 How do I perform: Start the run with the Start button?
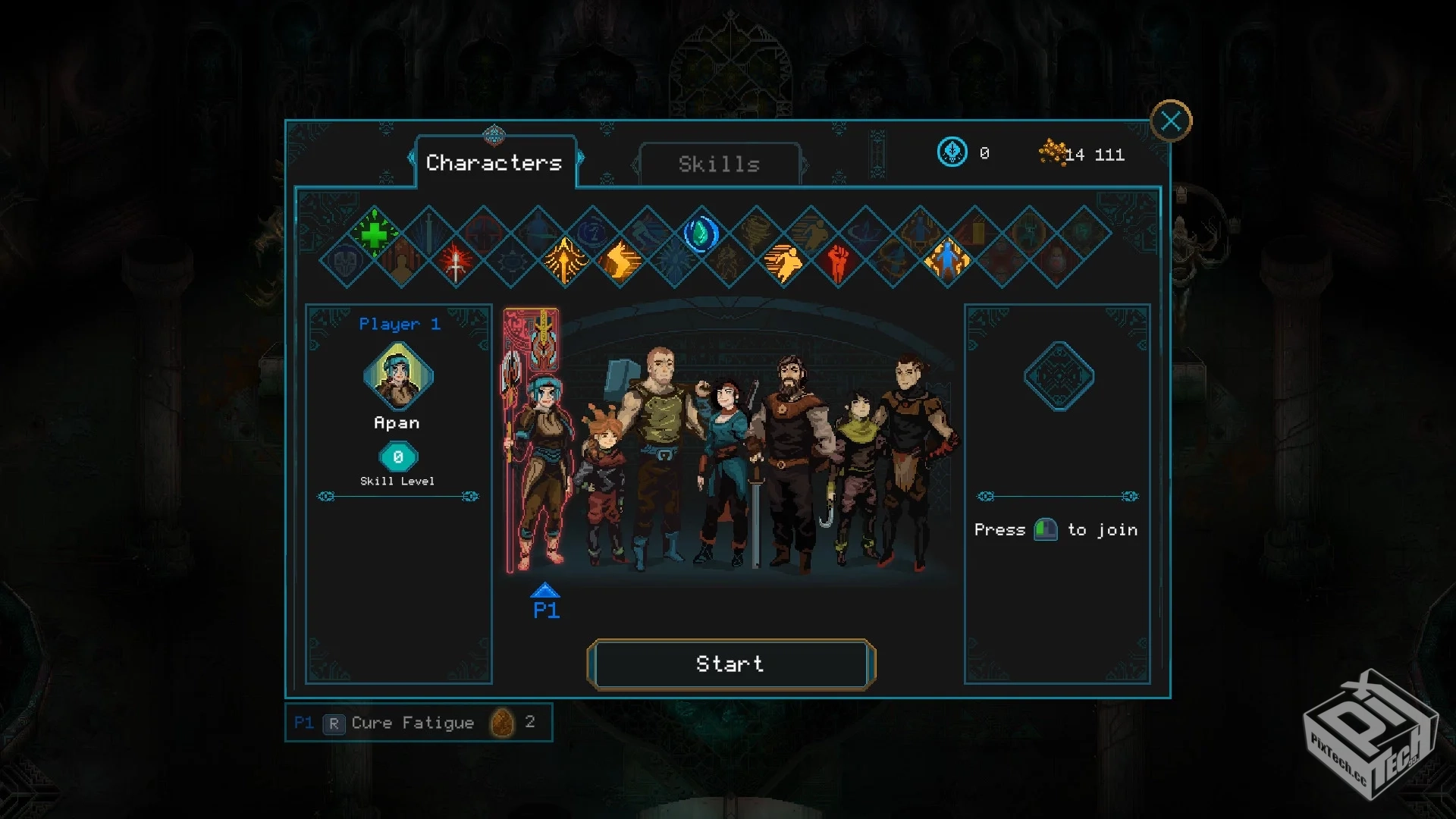(x=730, y=664)
